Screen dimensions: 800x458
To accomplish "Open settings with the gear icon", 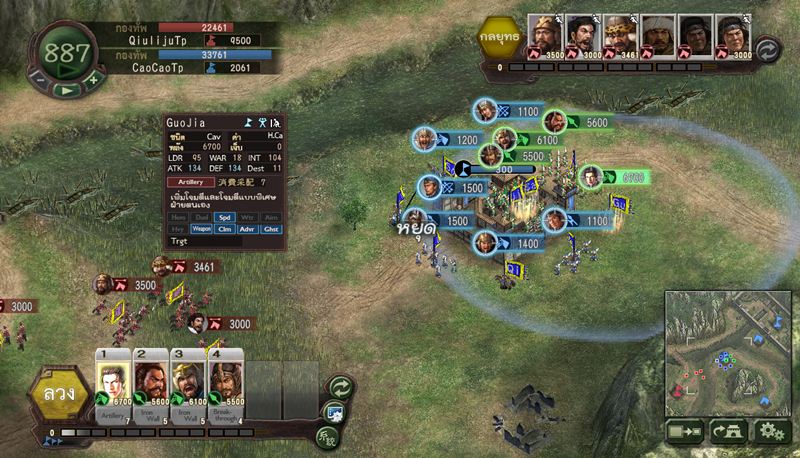I will tap(770, 432).
